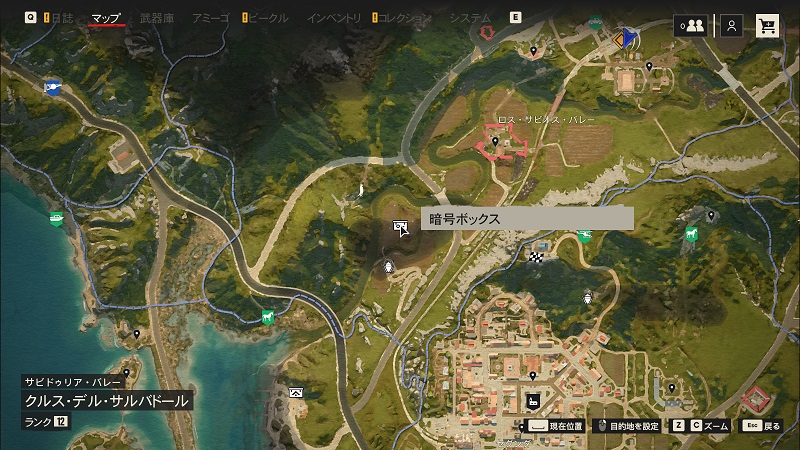Image resolution: width=800 pixels, height=450 pixels.
Task: Select the ロス・サビオス・バレー location pin
Action: tap(494, 142)
